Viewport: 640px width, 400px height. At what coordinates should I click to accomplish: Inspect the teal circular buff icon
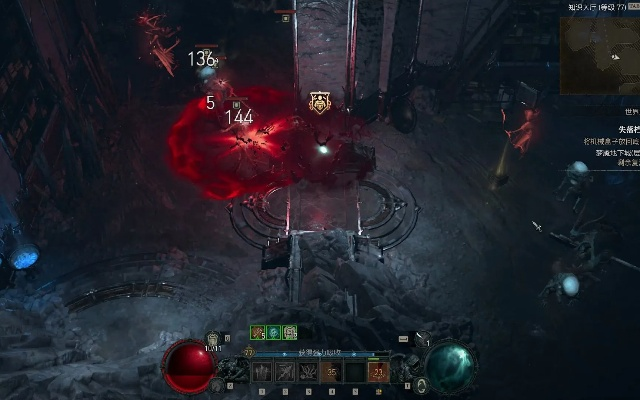point(273,333)
